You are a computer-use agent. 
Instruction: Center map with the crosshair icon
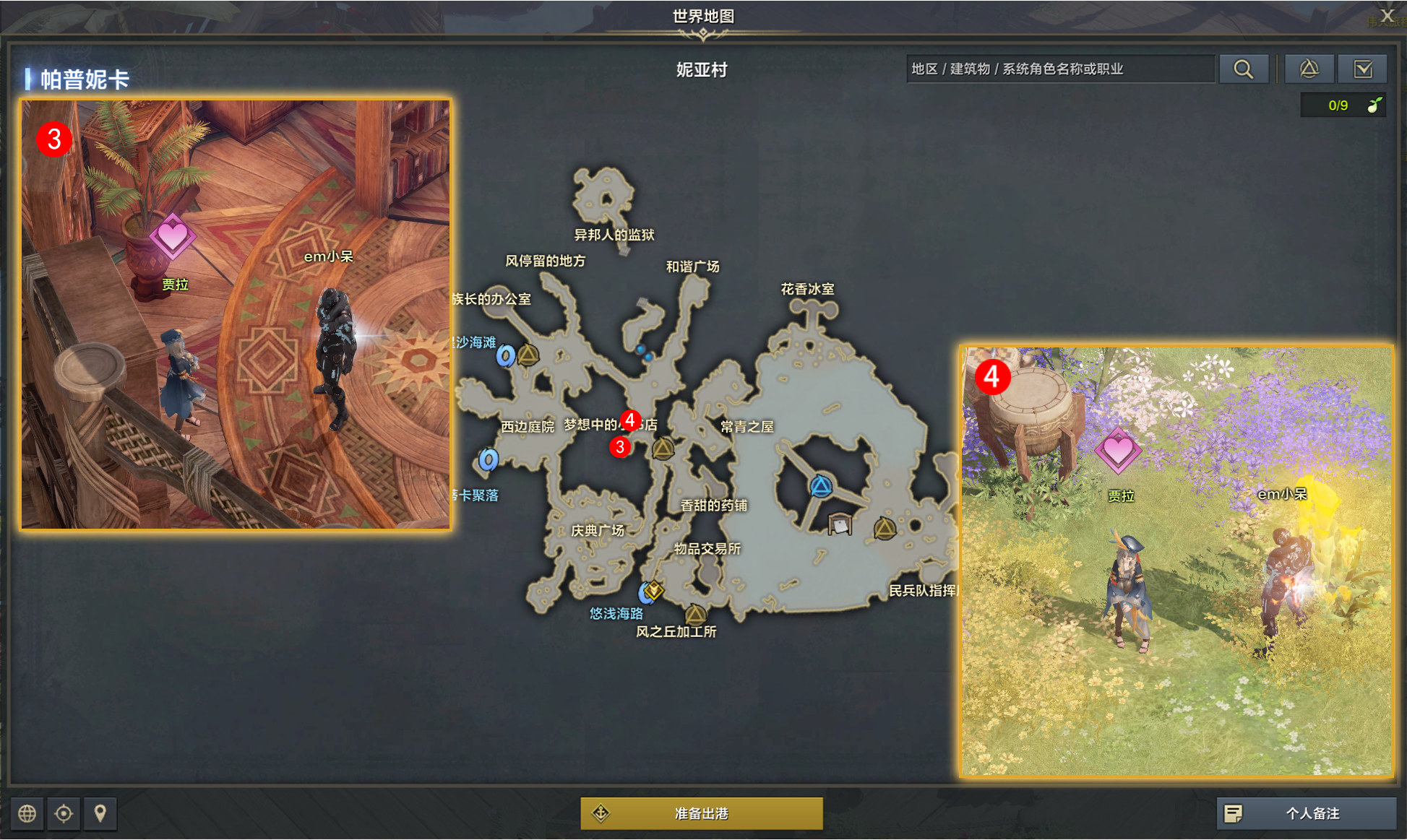(64, 813)
